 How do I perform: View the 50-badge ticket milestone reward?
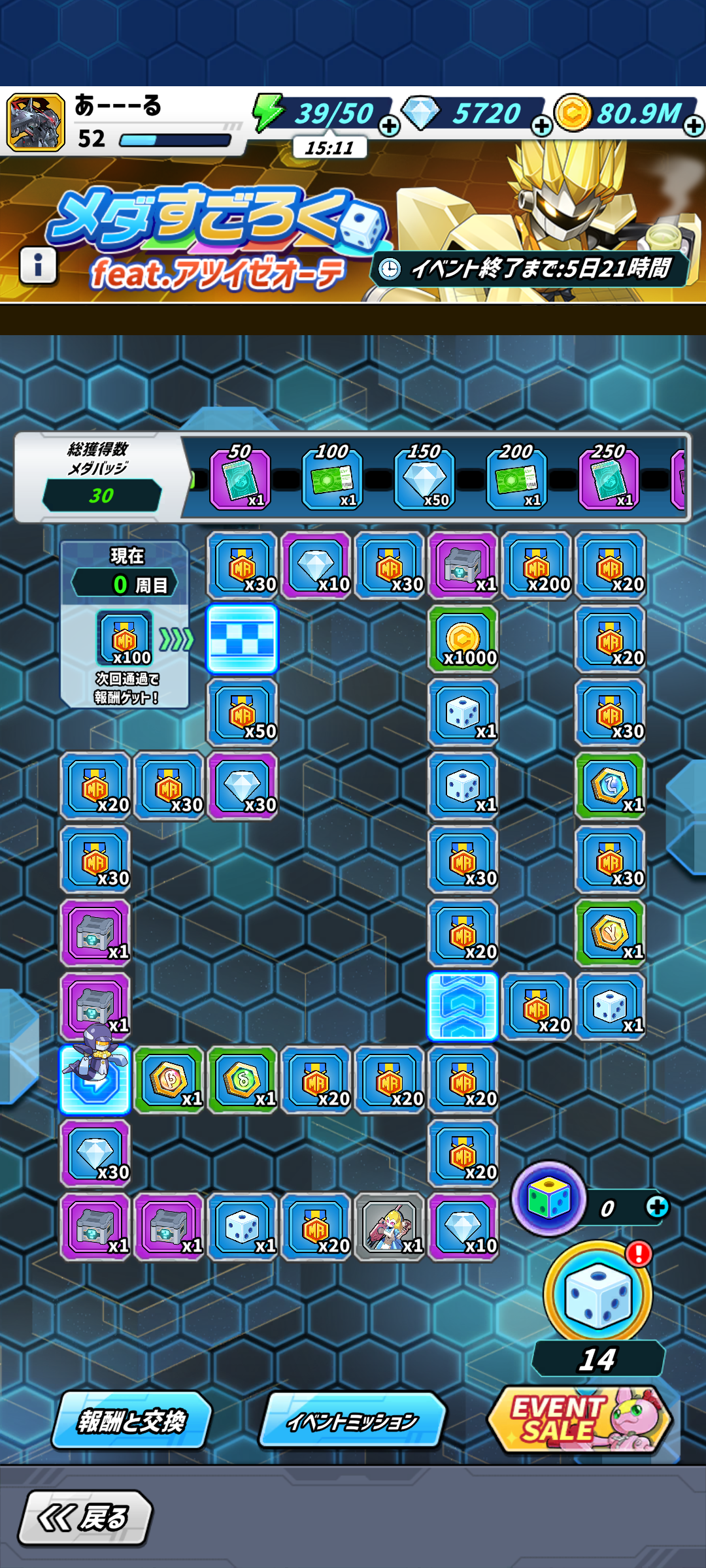click(239, 480)
